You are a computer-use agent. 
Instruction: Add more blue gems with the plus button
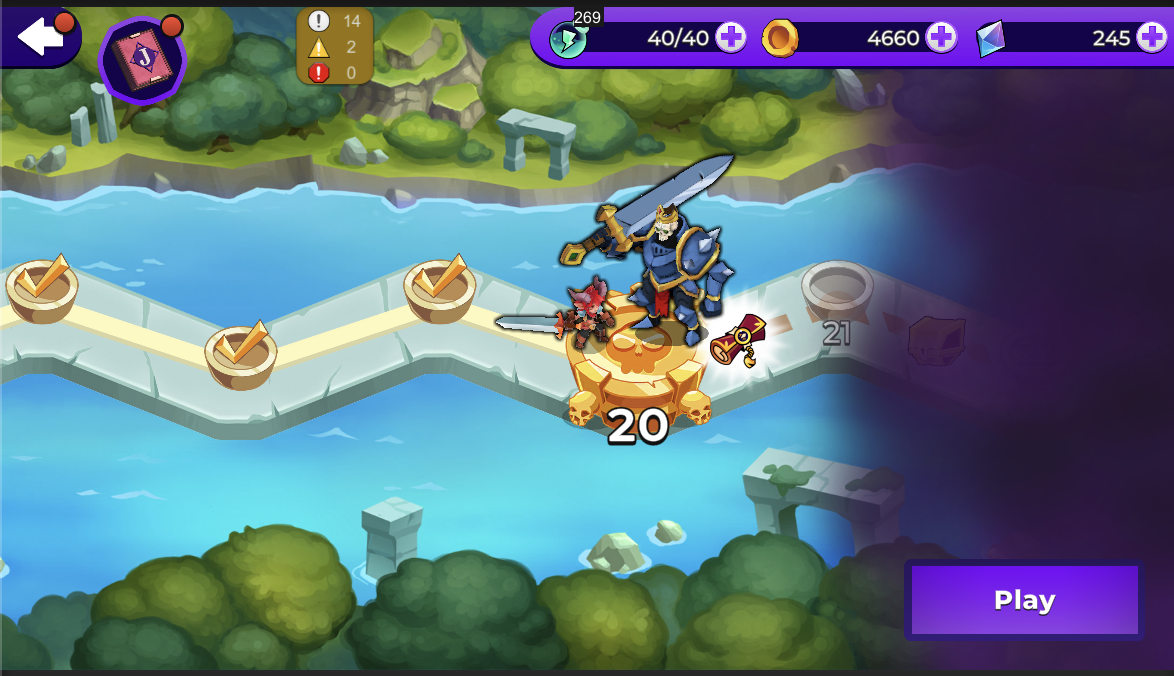[1150, 38]
